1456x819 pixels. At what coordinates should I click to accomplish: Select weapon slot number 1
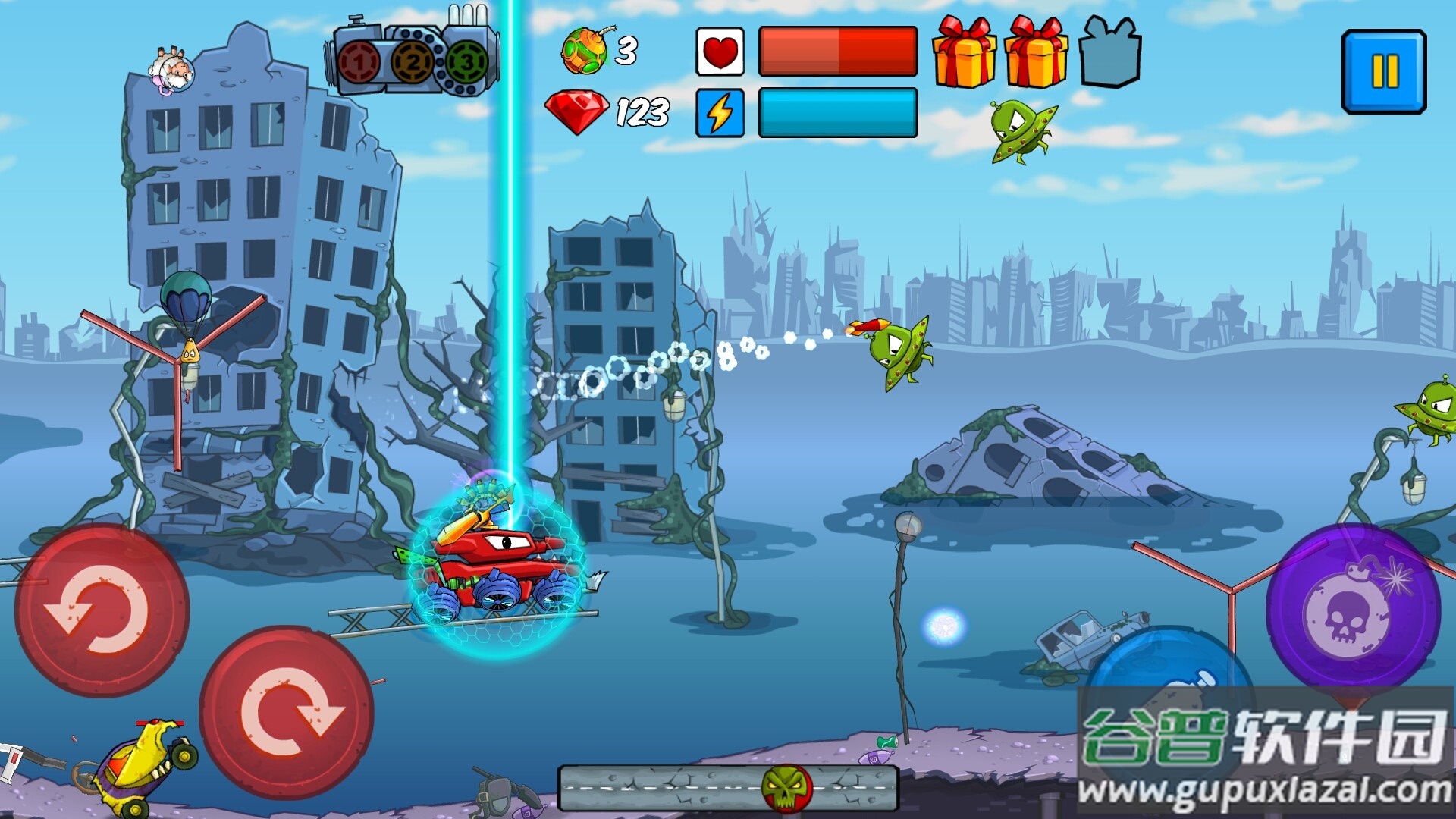pyautogui.click(x=359, y=62)
